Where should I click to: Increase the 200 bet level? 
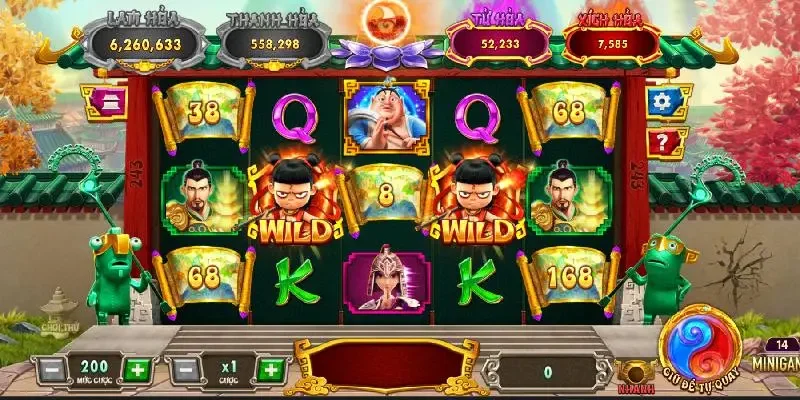click(138, 369)
